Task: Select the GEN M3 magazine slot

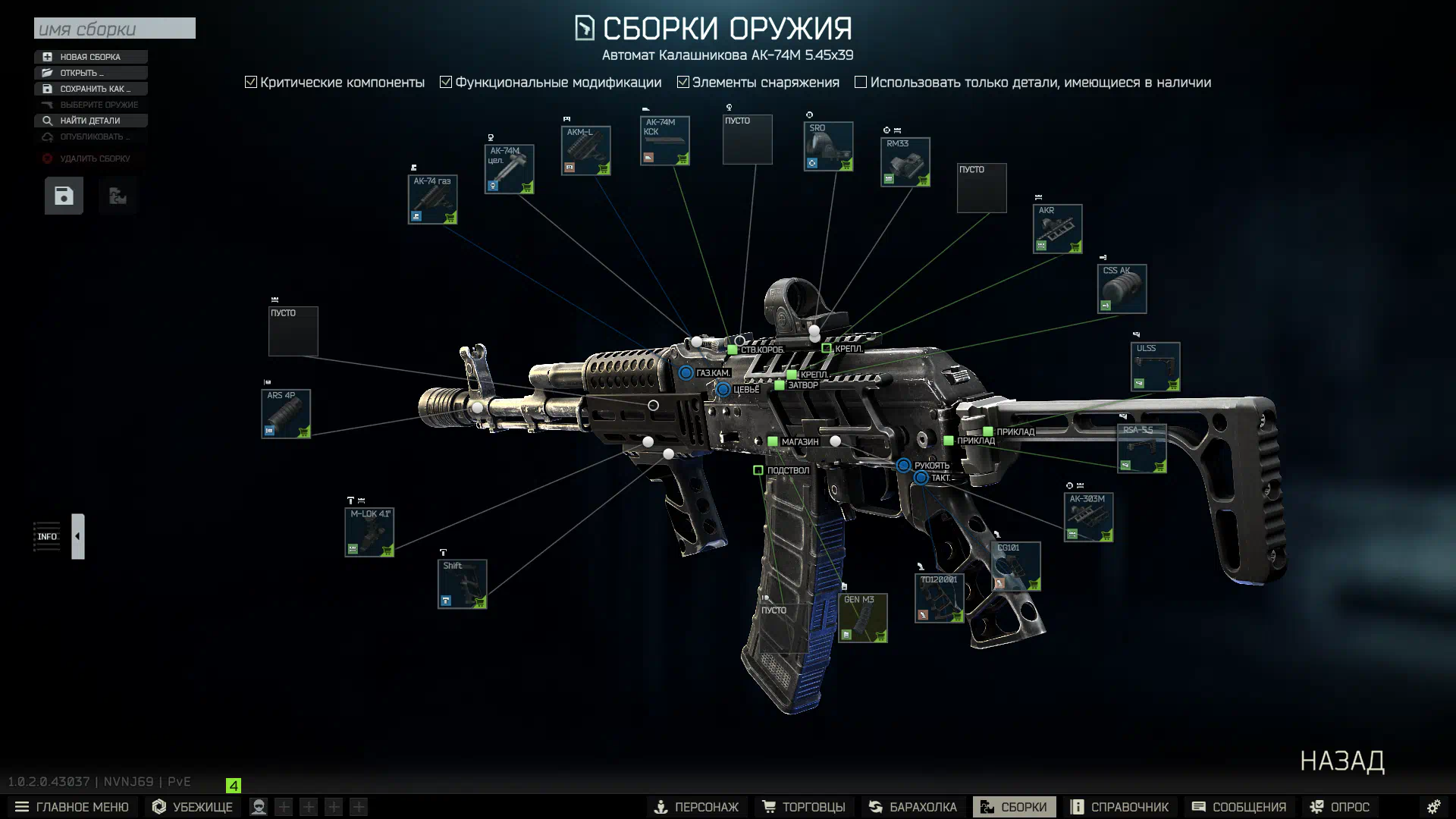Action: click(862, 618)
